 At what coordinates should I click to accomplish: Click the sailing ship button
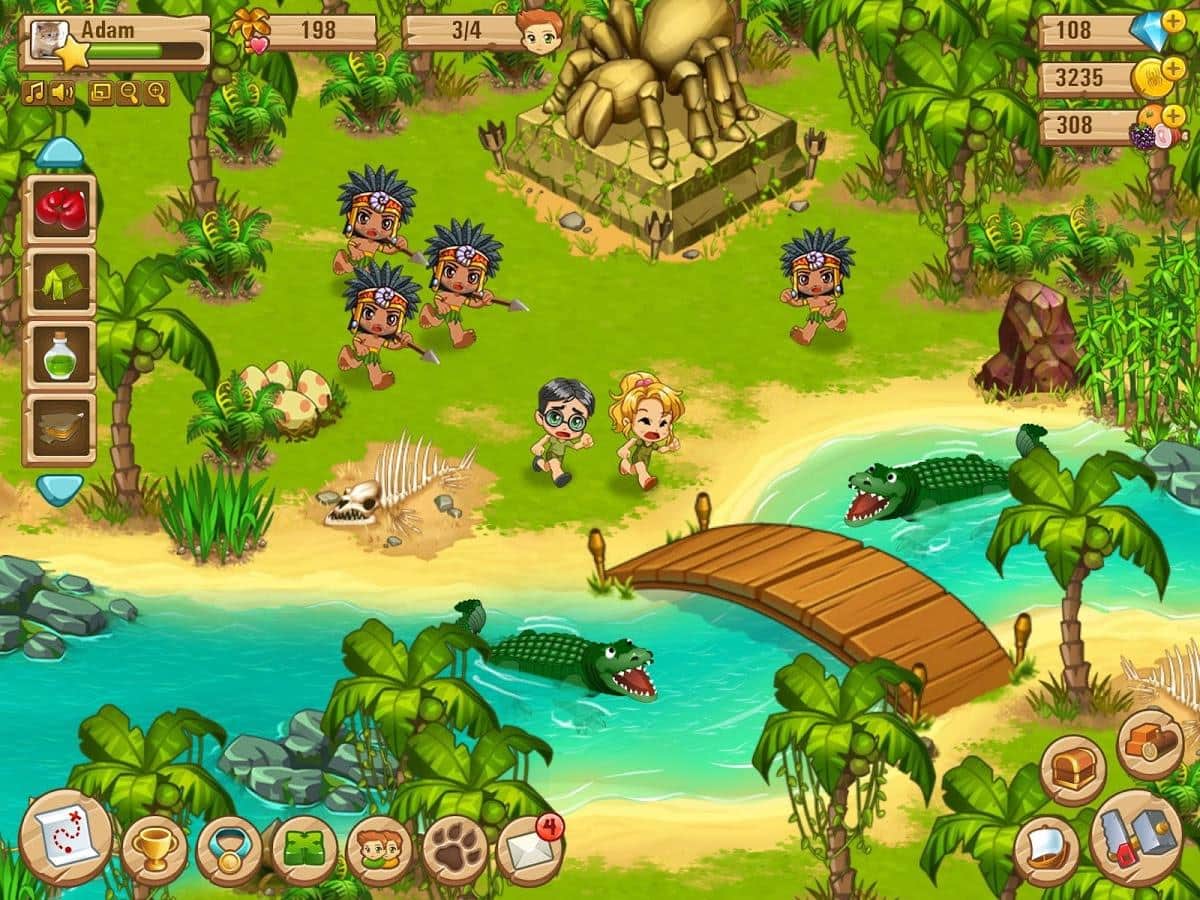tap(1046, 851)
